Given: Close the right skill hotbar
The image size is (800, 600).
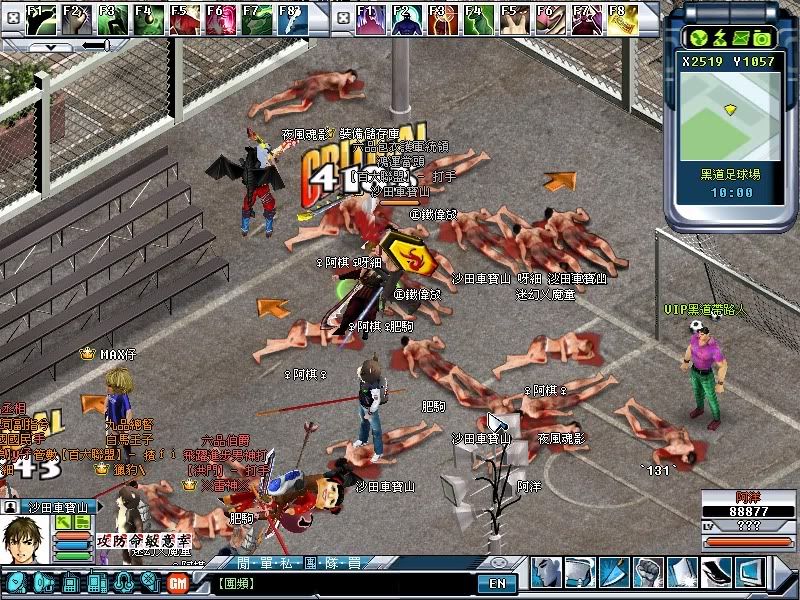Looking at the screenshot, I should [x=342, y=16].
